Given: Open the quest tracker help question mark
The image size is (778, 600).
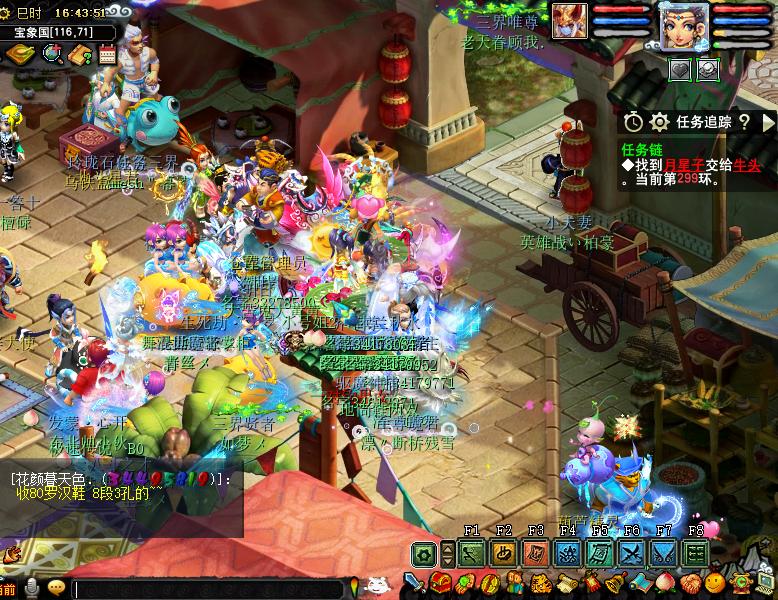Looking at the screenshot, I should 744,122.
